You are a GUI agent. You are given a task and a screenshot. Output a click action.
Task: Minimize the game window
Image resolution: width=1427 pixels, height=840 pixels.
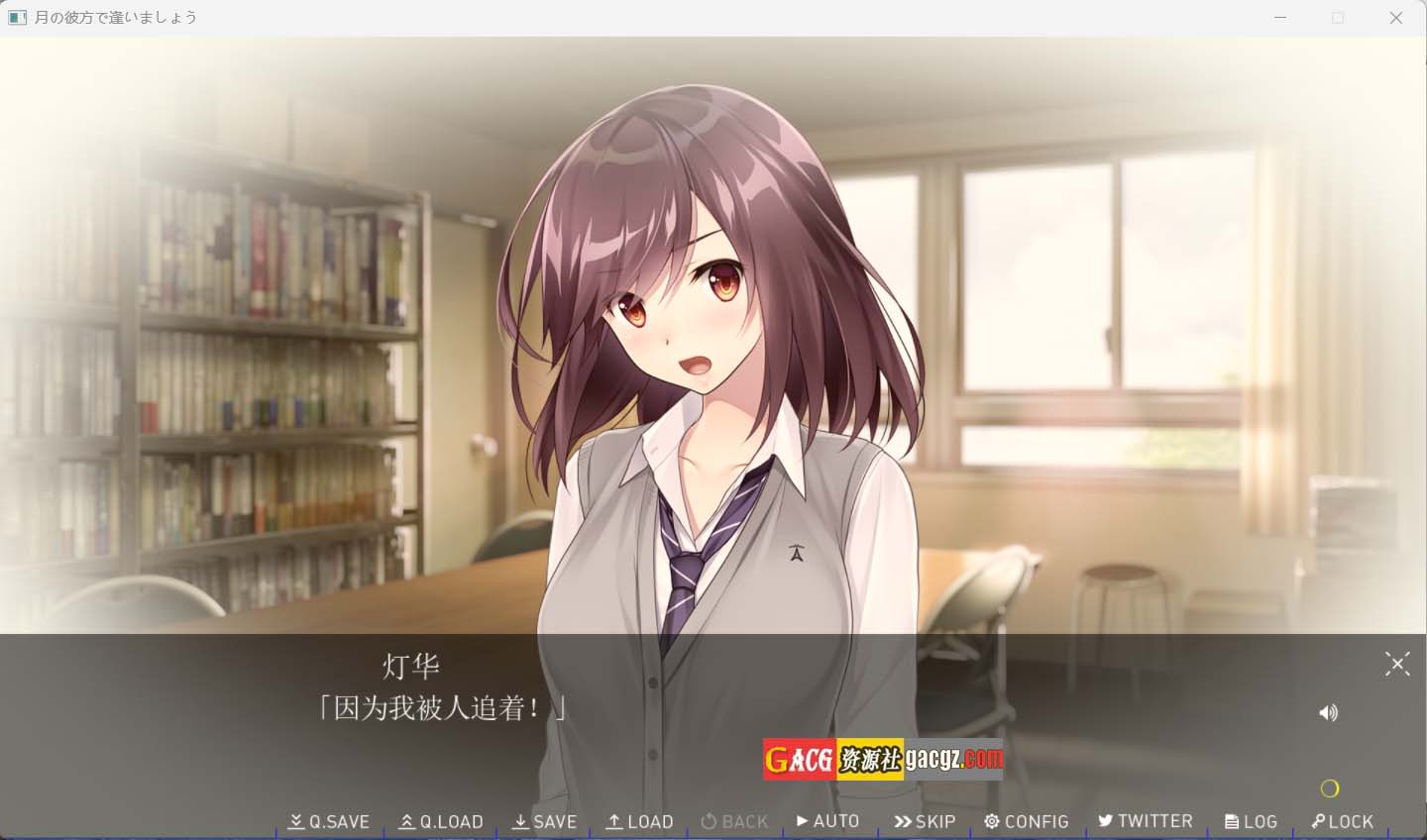pos(1280,18)
